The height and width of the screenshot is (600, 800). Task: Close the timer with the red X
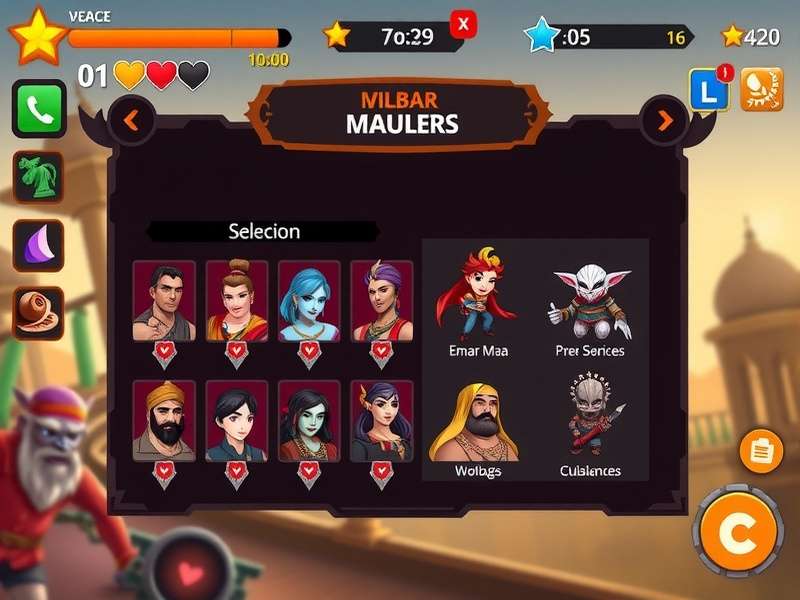pos(463,23)
